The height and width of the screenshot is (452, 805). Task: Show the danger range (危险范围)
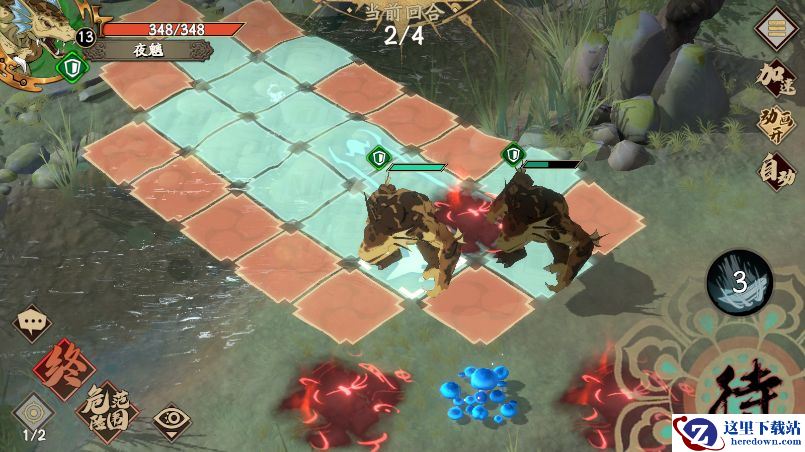click(107, 409)
